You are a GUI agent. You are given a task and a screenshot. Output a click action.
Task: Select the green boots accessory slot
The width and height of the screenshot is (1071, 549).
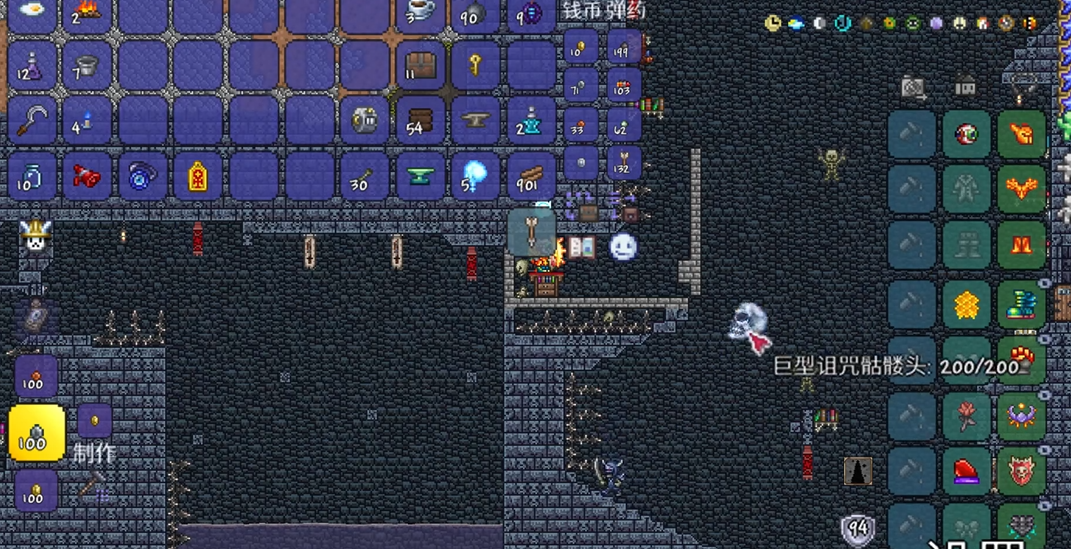coord(1021,304)
